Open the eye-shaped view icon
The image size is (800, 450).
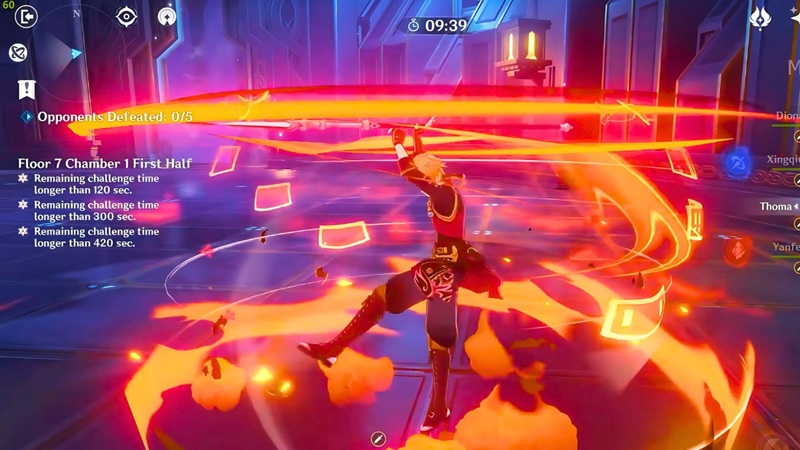(x=126, y=16)
